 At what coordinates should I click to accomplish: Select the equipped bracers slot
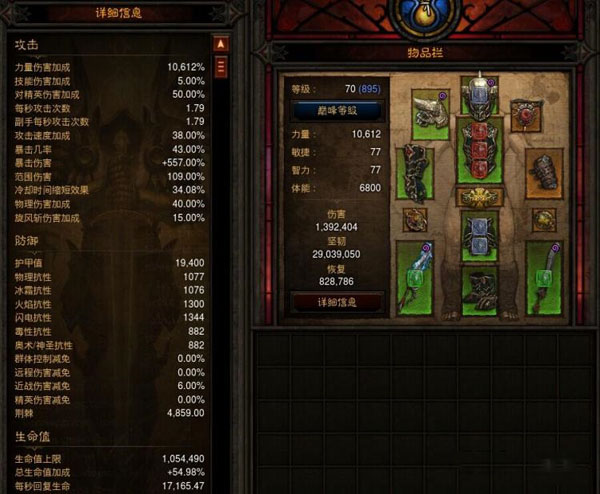(543, 176)
